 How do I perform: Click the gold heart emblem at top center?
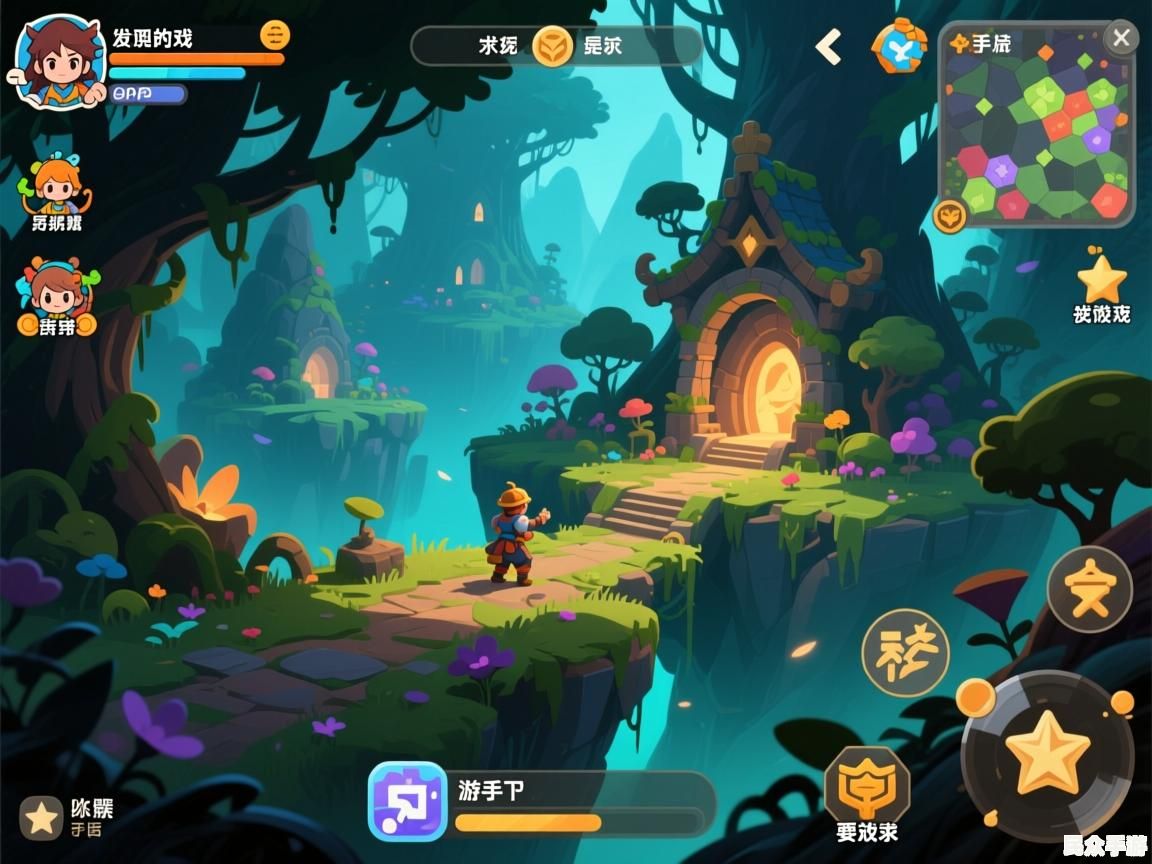(x=552, y=46)
